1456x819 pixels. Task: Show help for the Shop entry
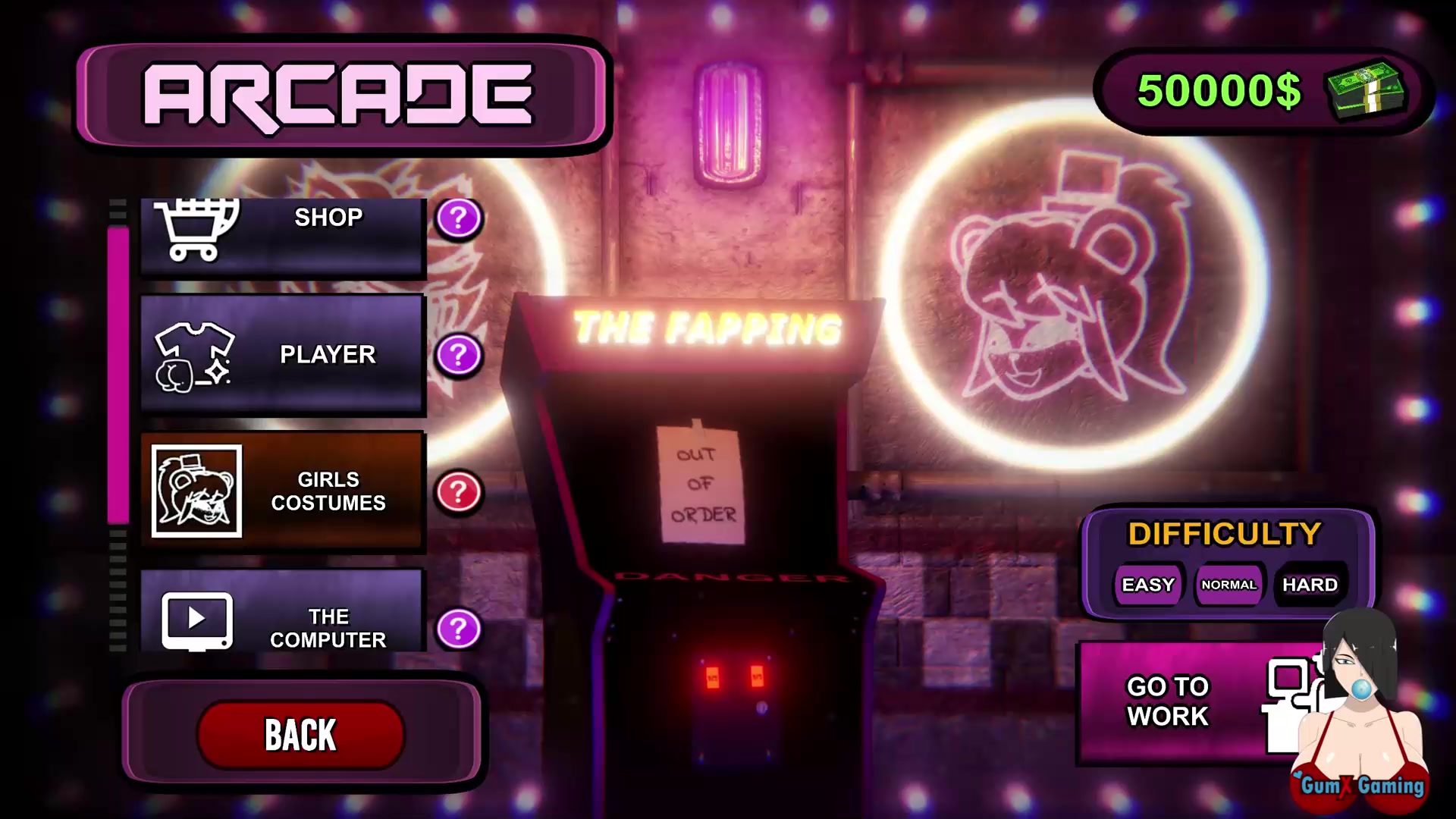click(x=459, y=219)
